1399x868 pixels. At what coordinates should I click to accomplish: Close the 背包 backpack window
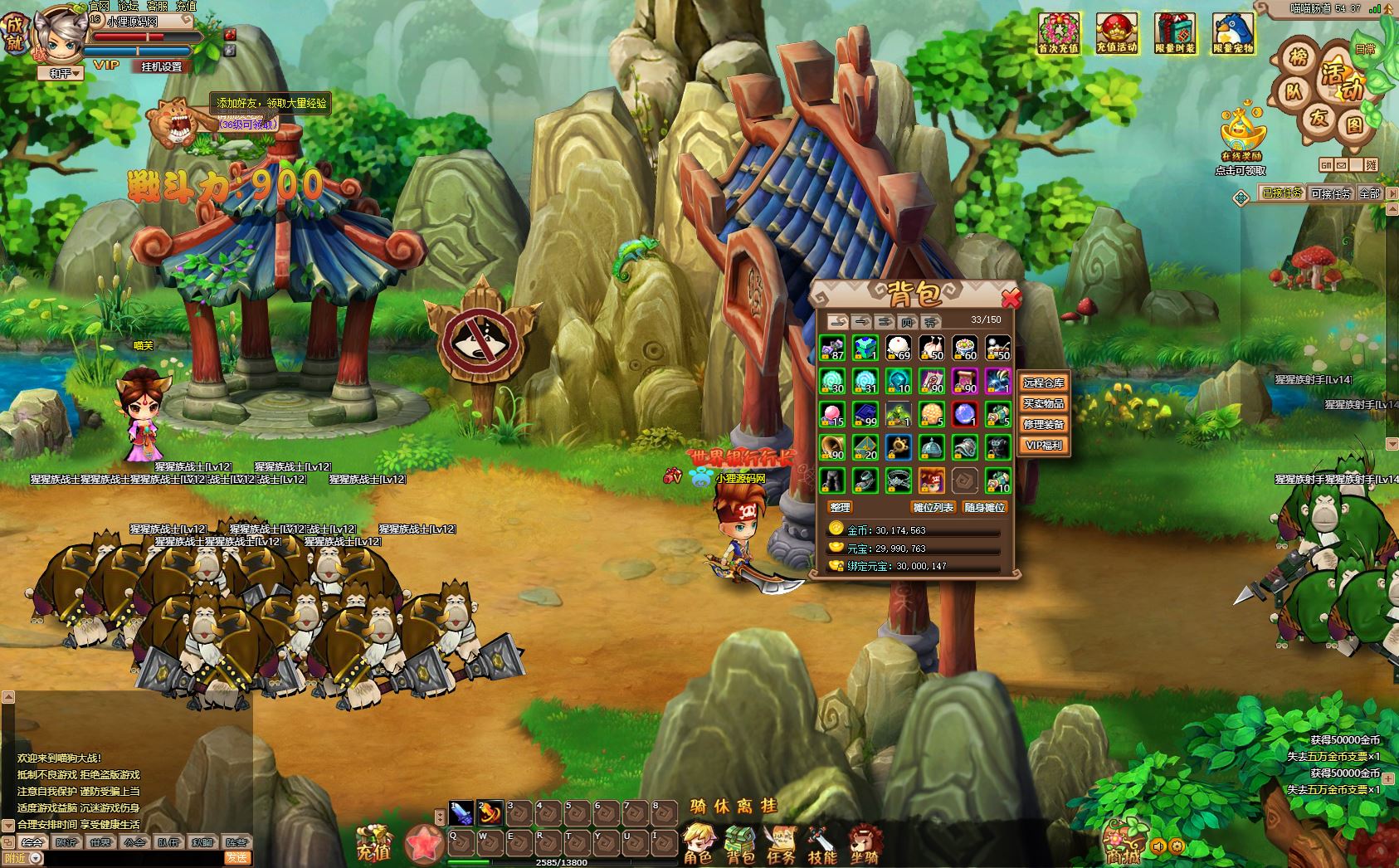point(1011,297)
